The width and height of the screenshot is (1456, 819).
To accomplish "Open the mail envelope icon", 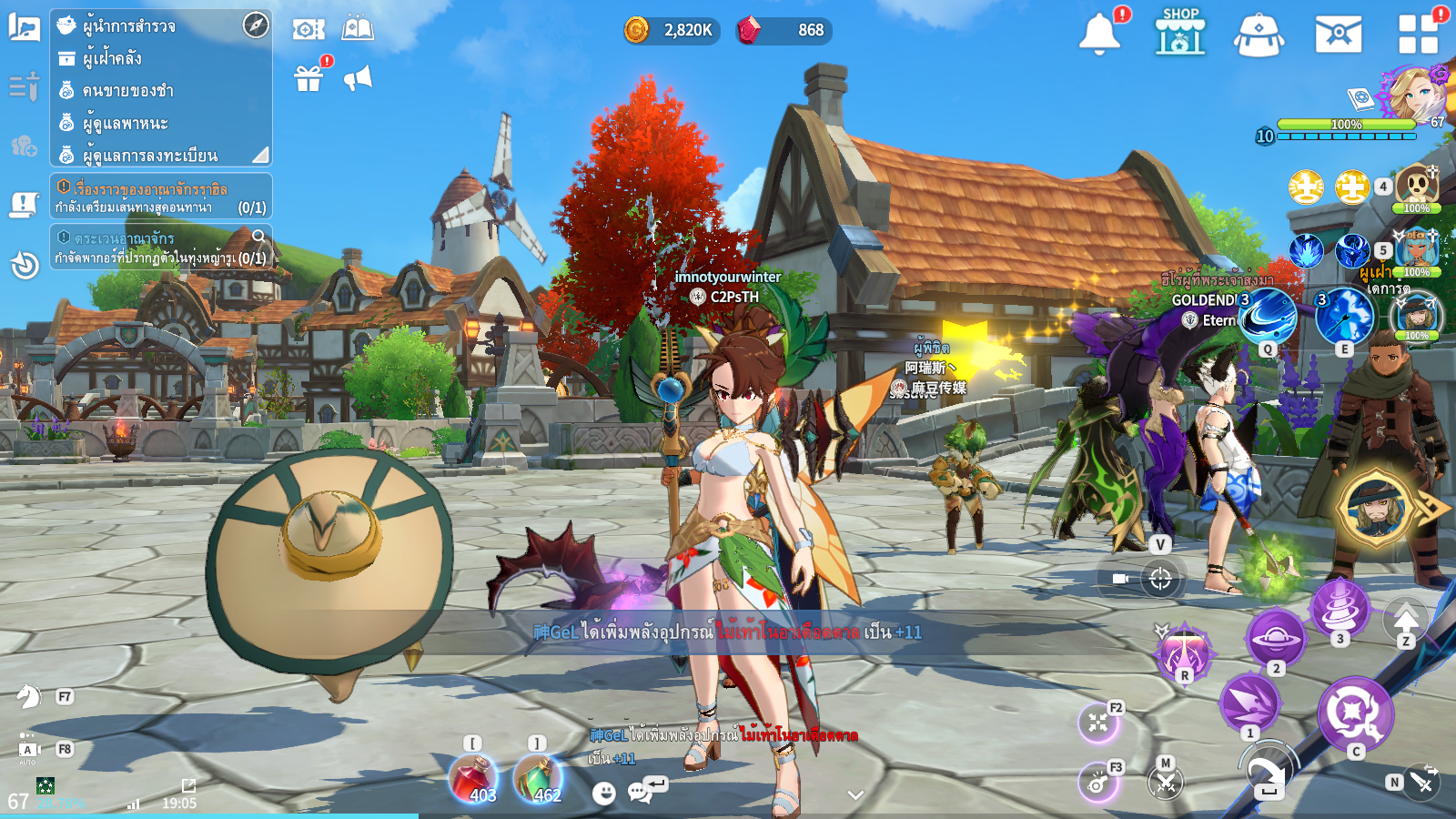I will tap(1338, 35).
